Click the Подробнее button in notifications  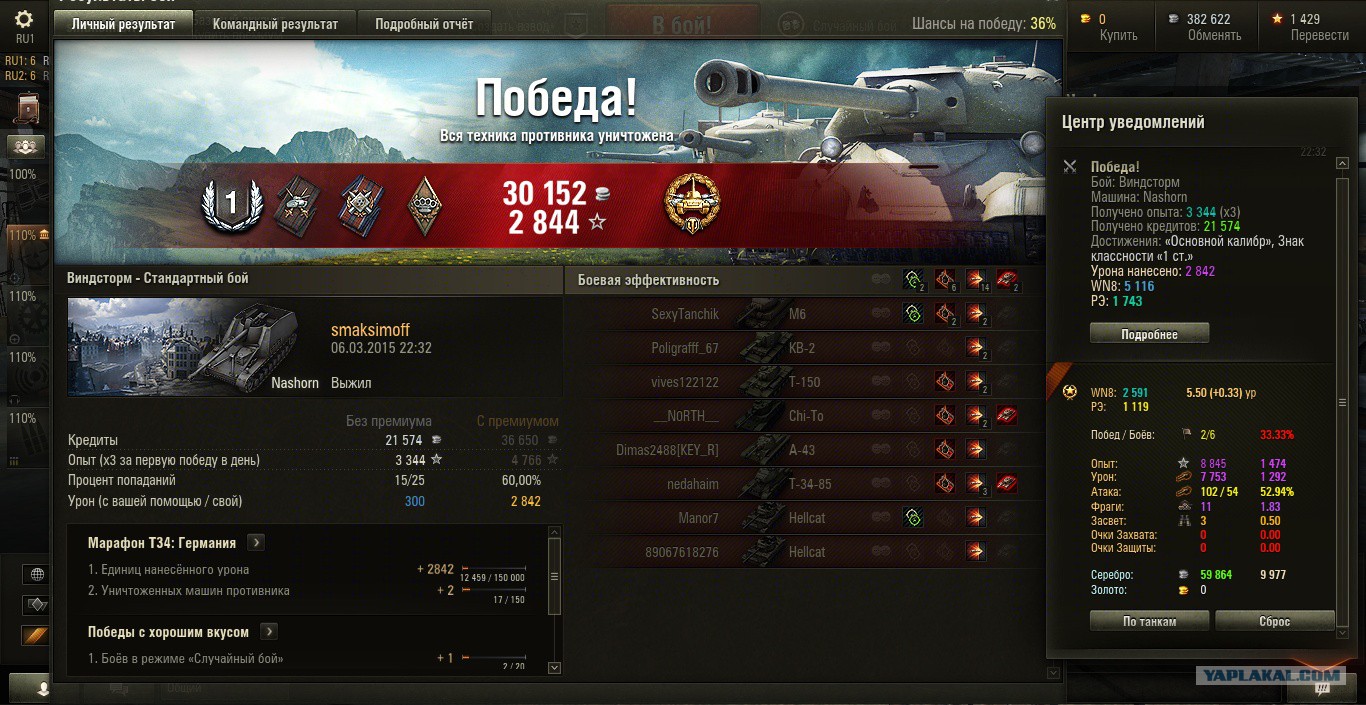(1149, 334)
